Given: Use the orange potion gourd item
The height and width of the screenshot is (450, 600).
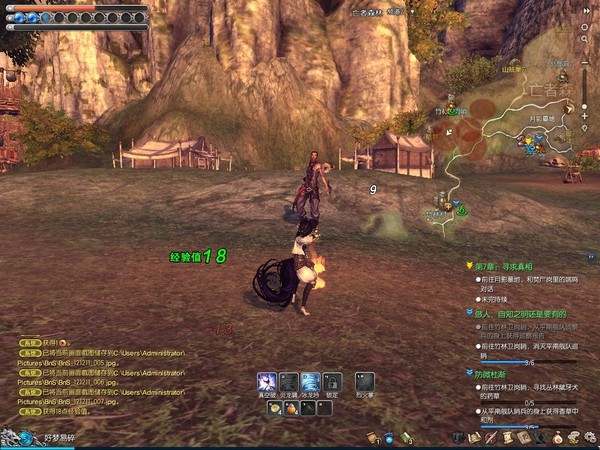Looking at the screenshot, I should click(293, 408).
